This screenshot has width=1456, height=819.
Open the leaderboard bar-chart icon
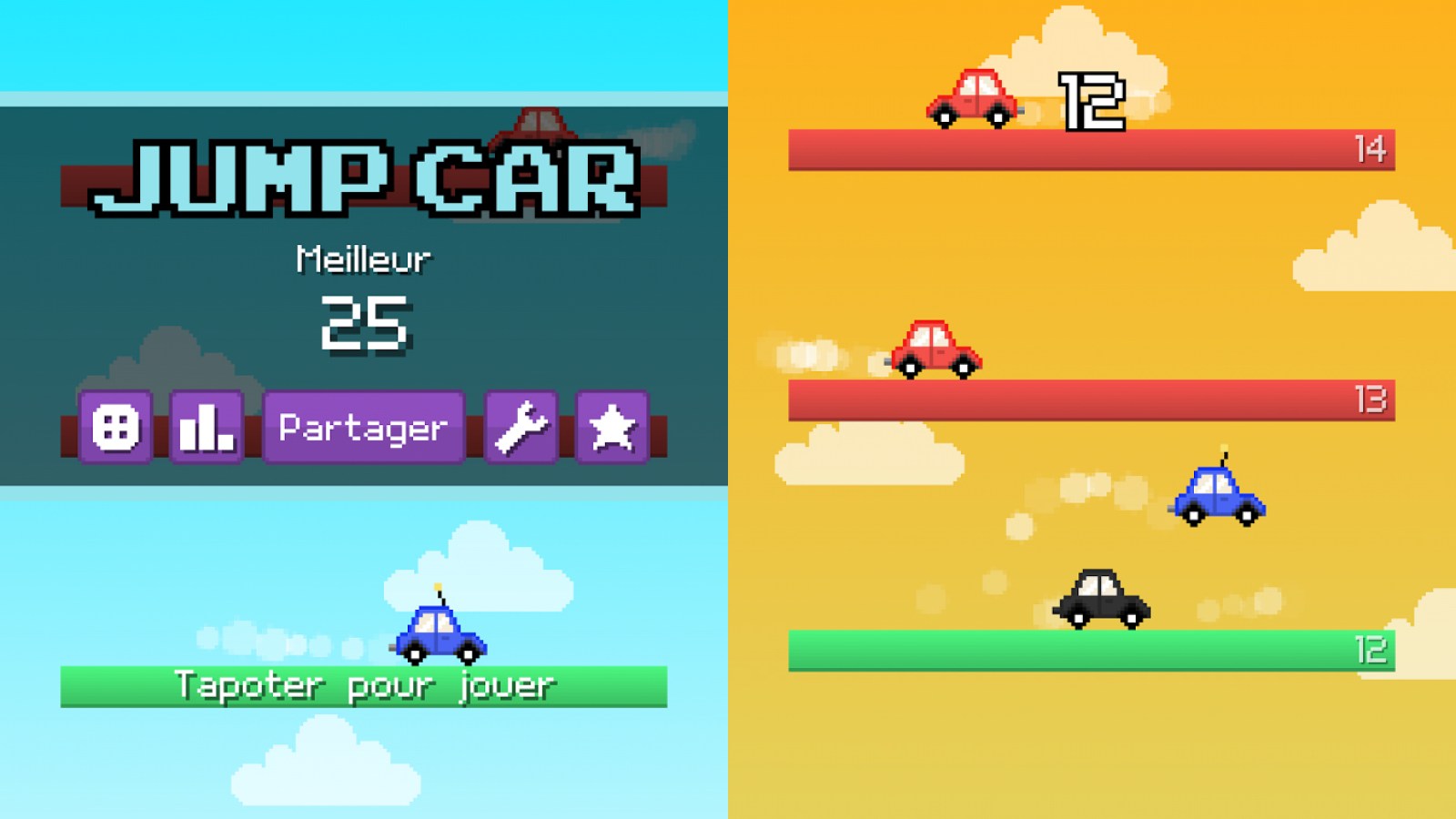205,428
